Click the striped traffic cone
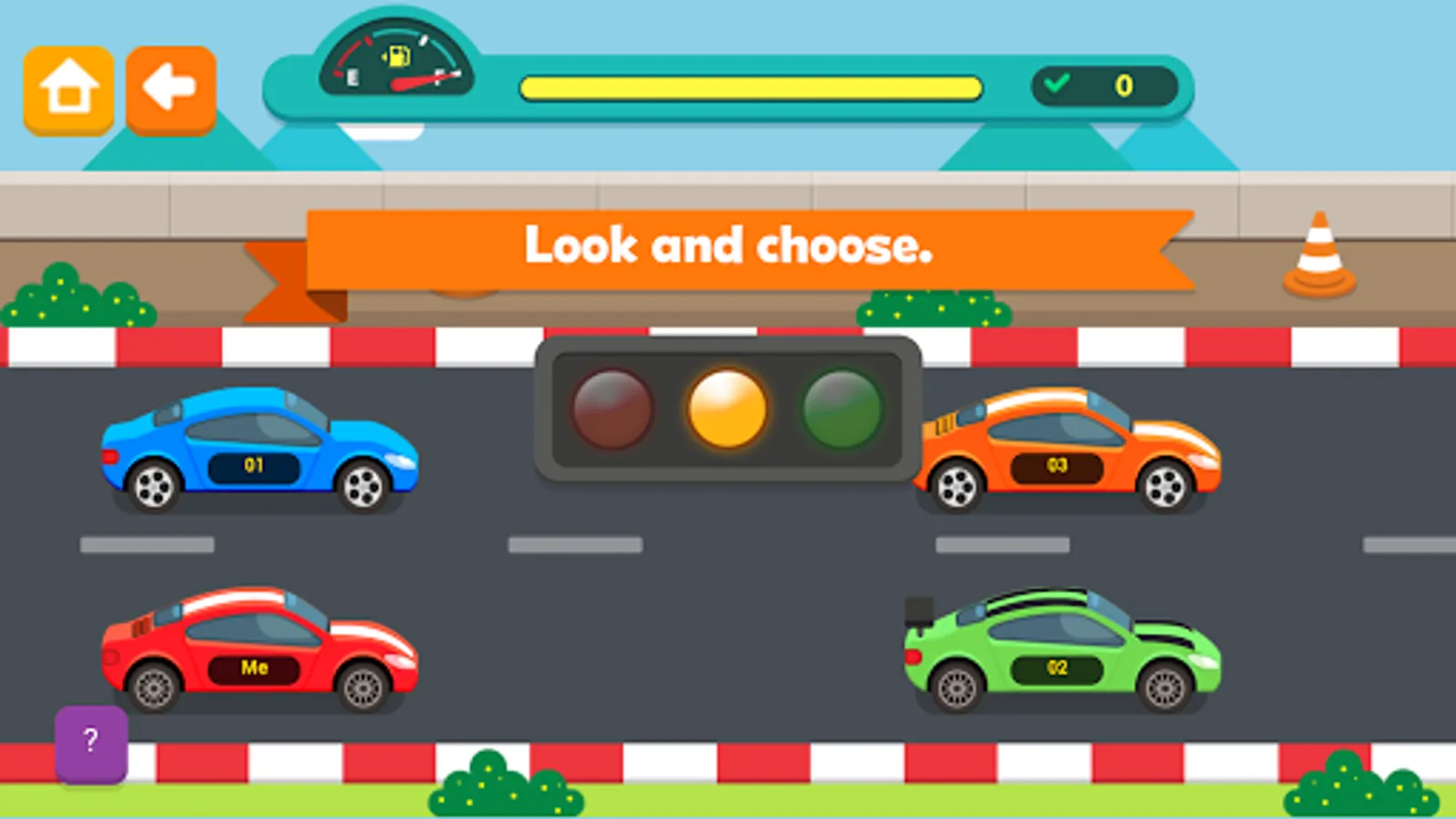This screenshot has height=819, width=1456. pos(1319,252)
